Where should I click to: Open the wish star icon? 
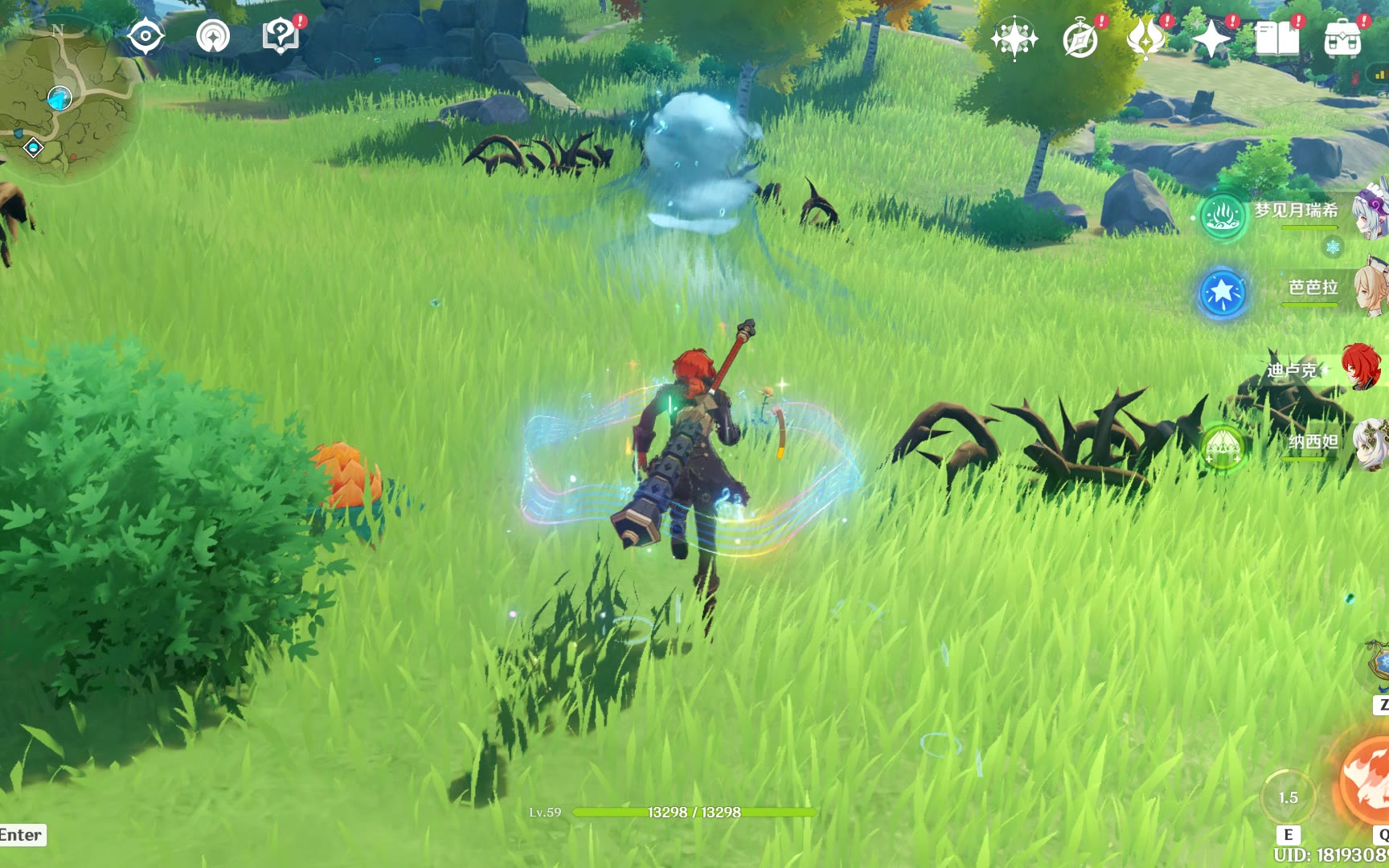coord(1014,38)
